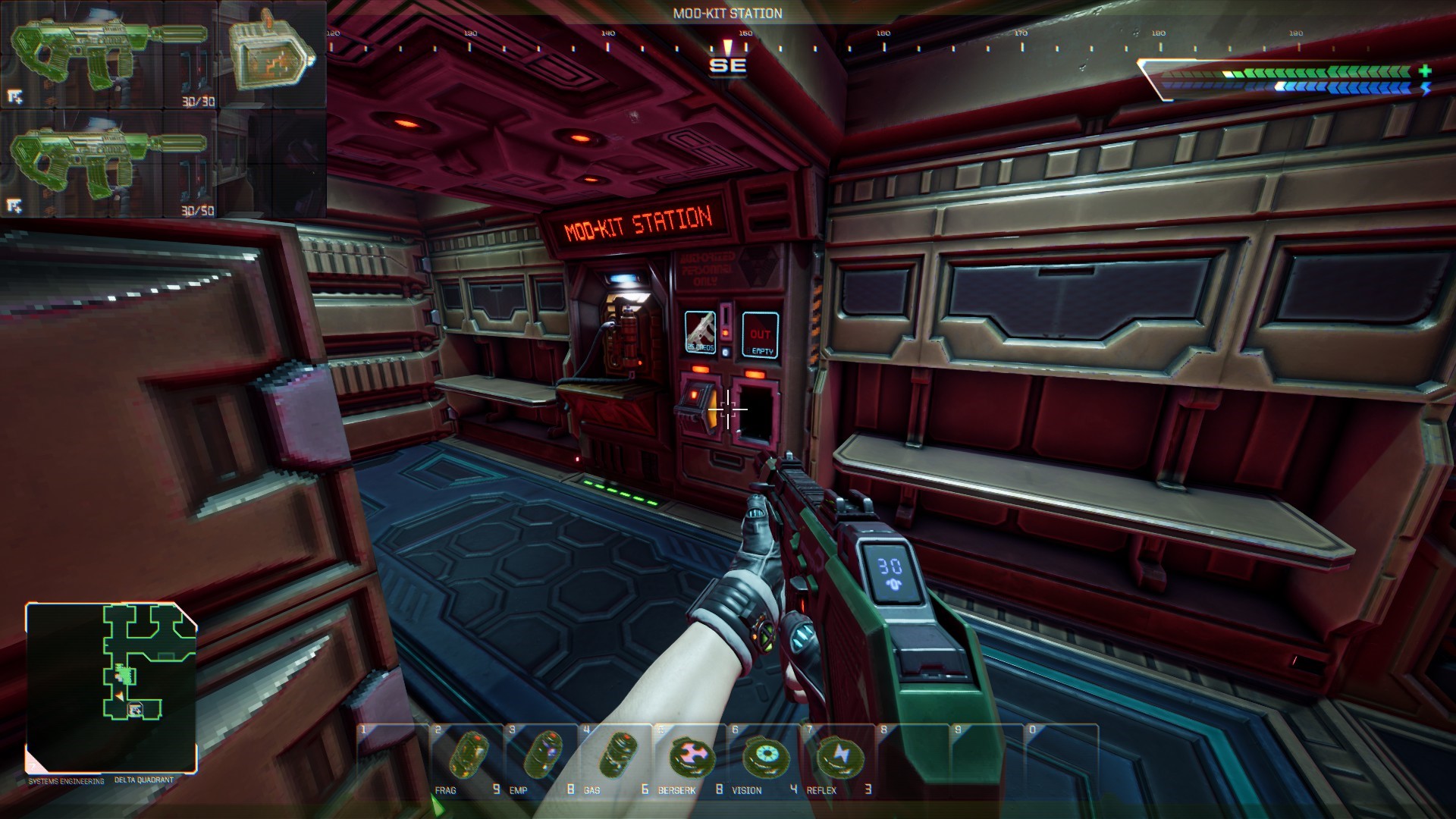Select the Frag grenade hotbar slot
This screenshot has width=1456, height=819.
click(x=466, y=758)
